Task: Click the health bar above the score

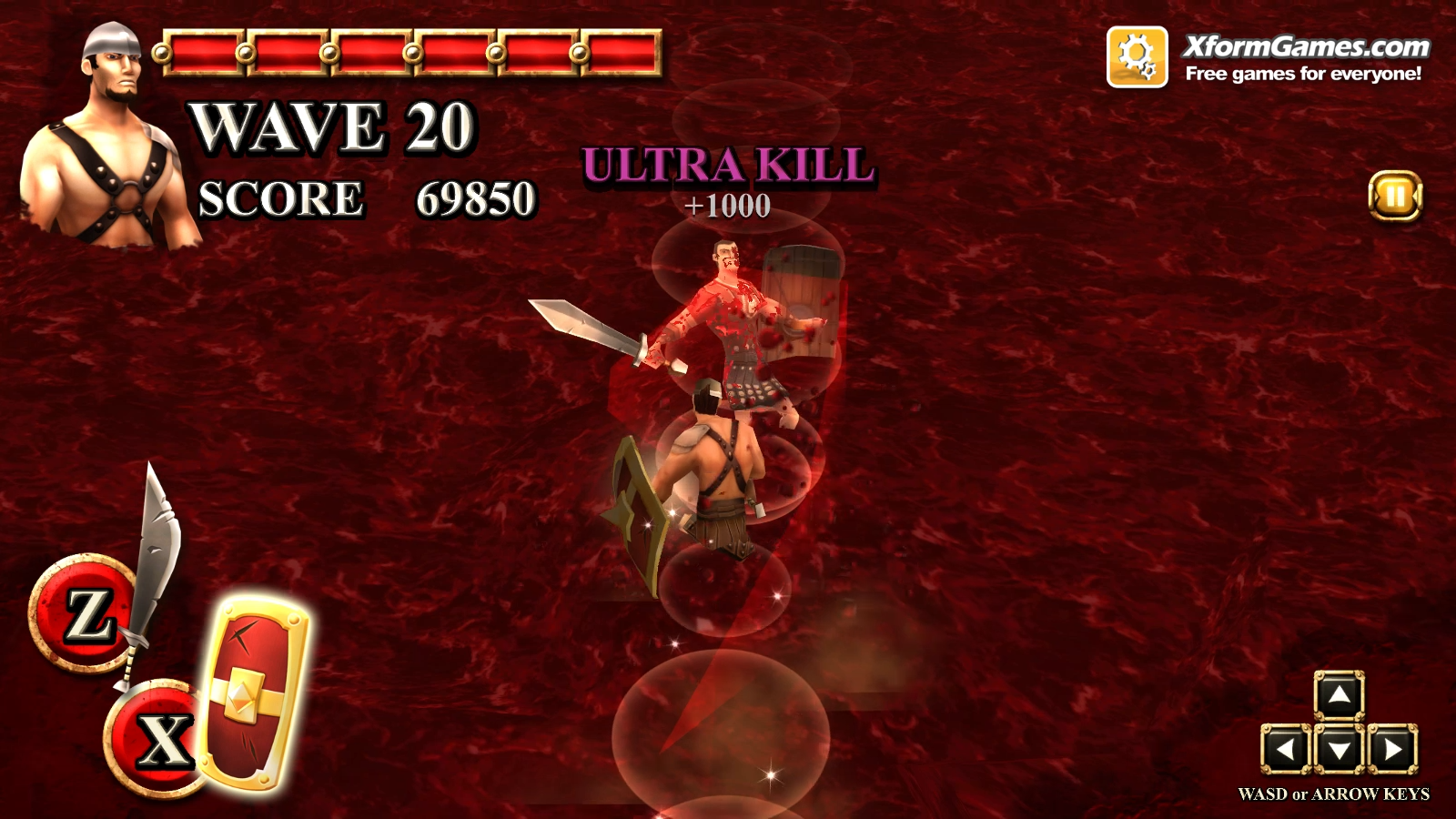Action: (409, 52)
